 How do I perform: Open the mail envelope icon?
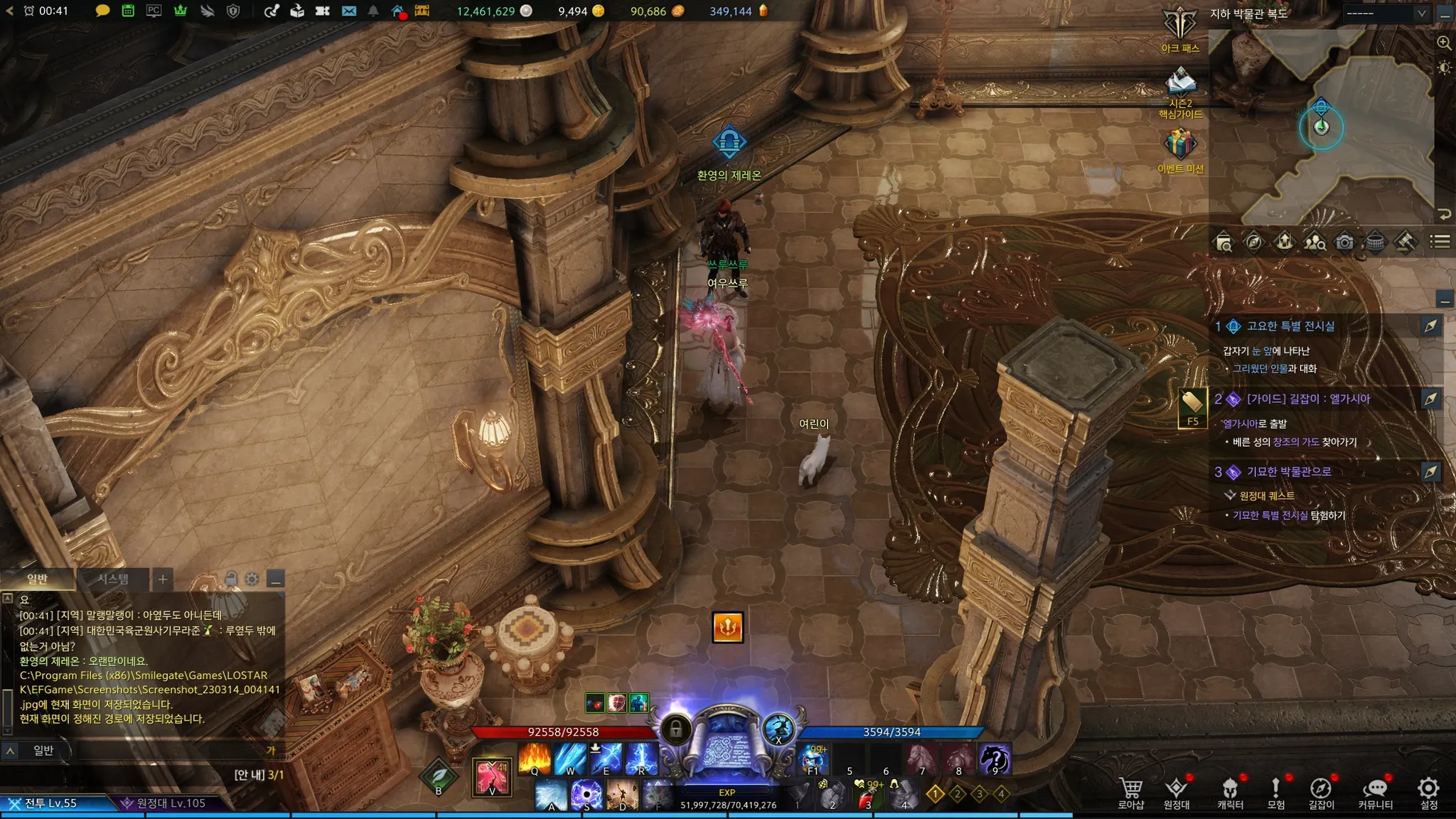[x=349, y=11]
